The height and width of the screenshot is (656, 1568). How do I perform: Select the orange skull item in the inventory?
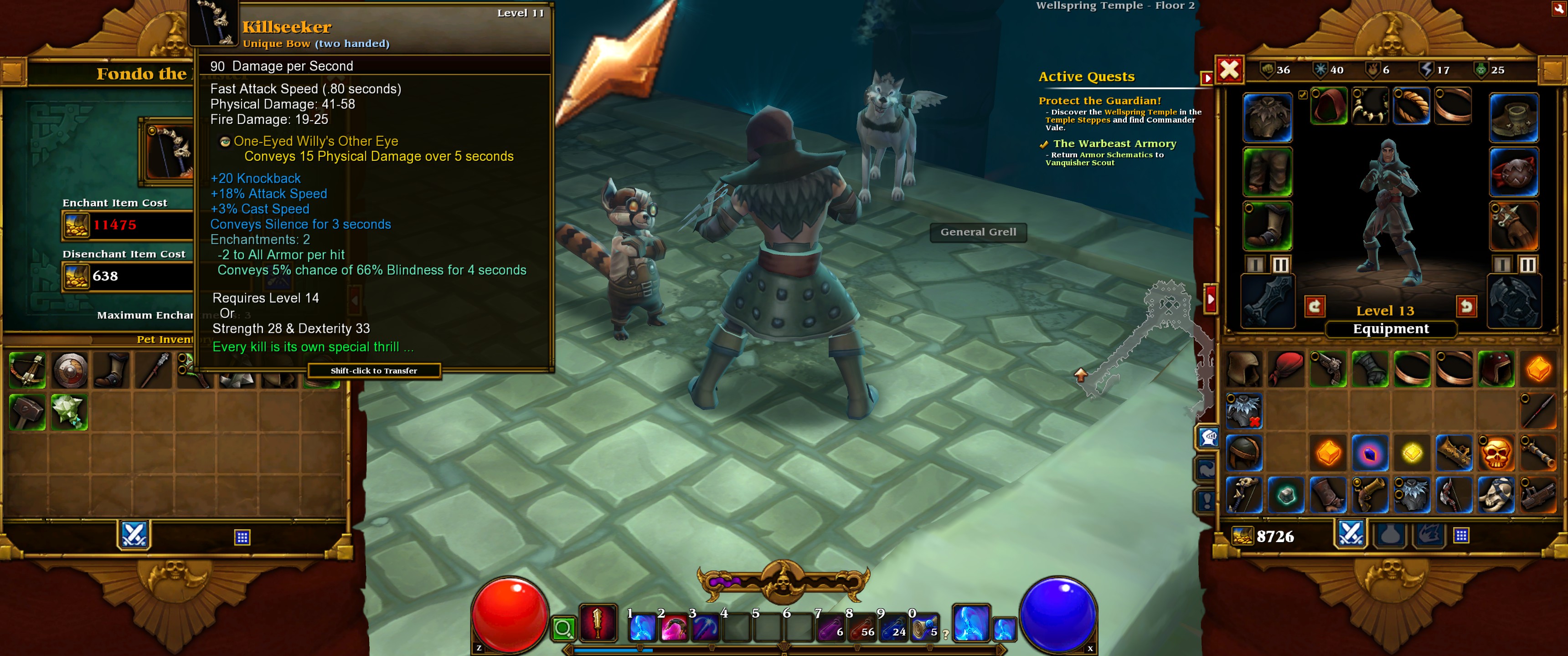(x=1496, y=453)
